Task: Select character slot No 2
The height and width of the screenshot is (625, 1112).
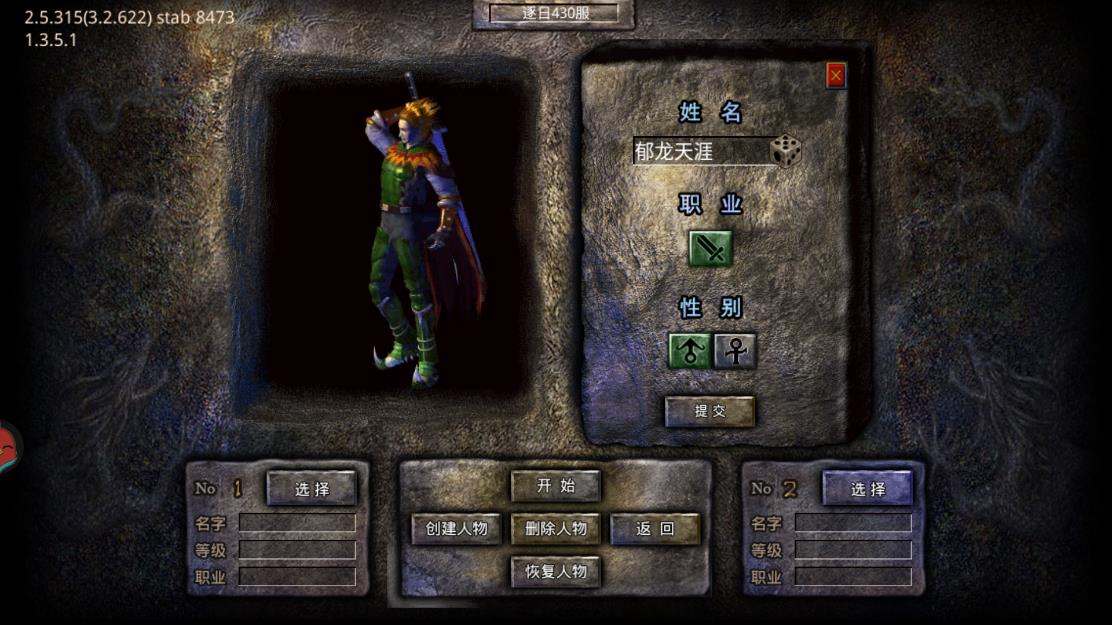Action: click(868, 488)
